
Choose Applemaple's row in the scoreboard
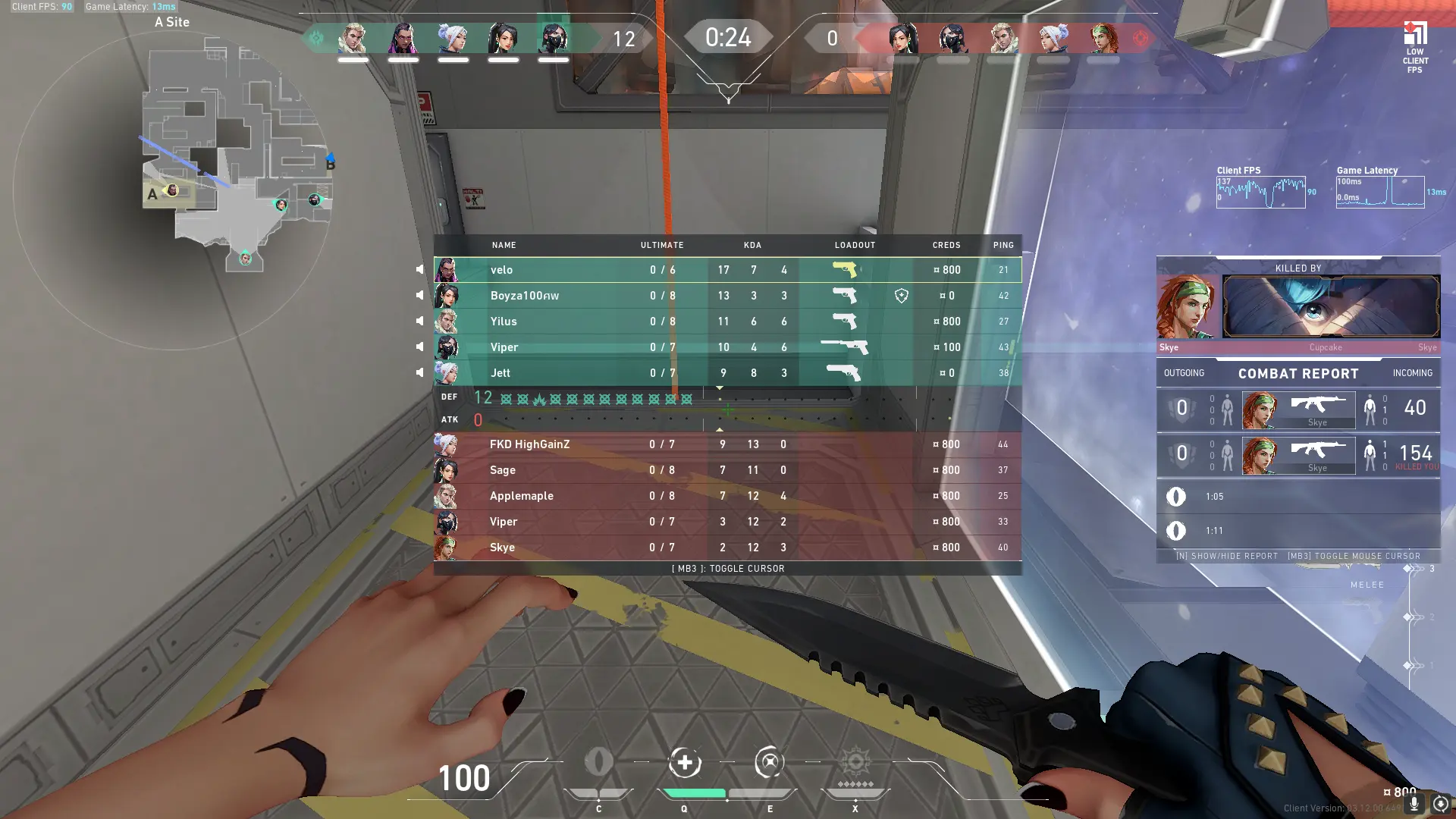727,496
